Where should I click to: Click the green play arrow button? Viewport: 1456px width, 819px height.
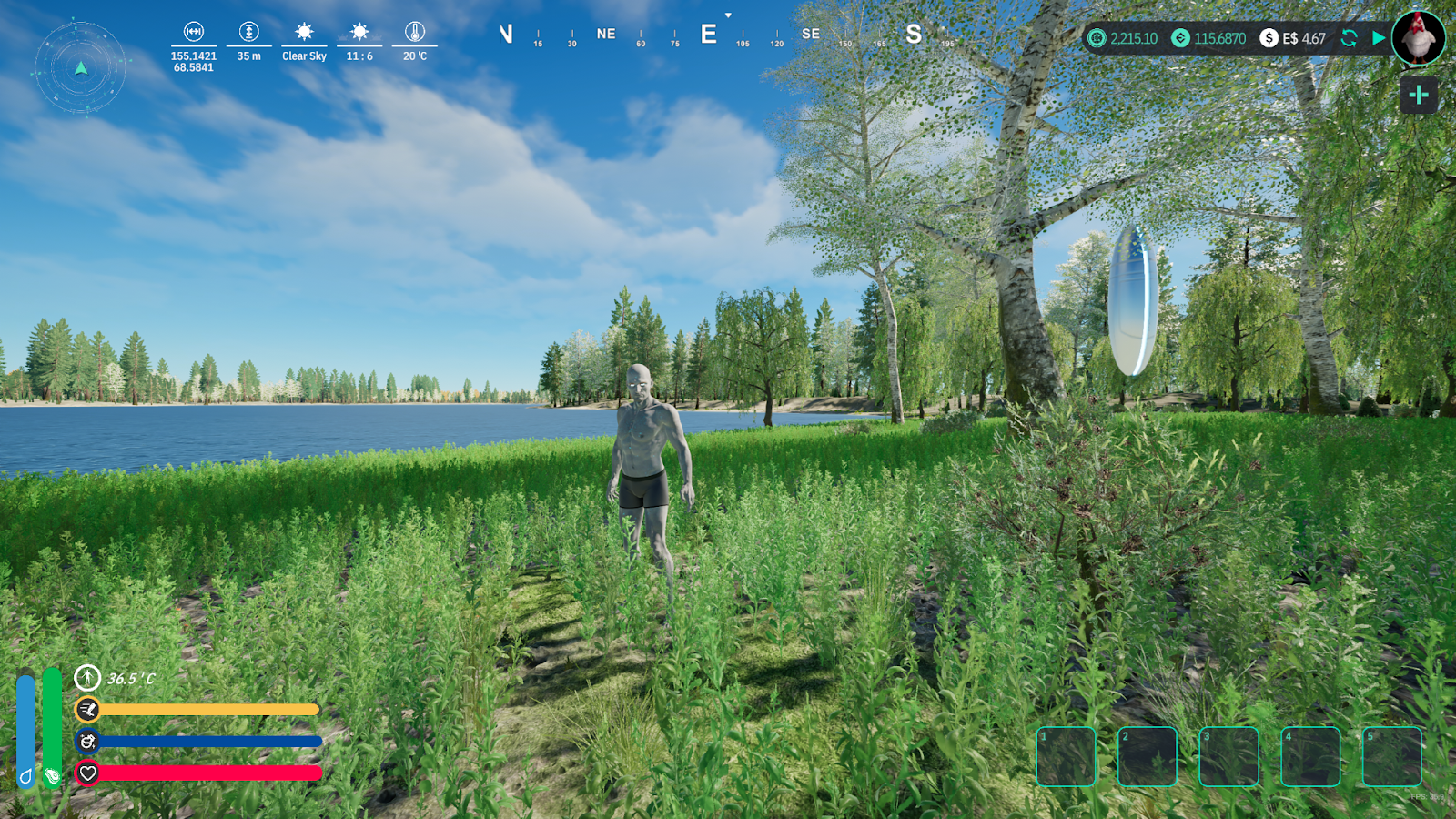pyautogui.click(x=1379, y=38)
